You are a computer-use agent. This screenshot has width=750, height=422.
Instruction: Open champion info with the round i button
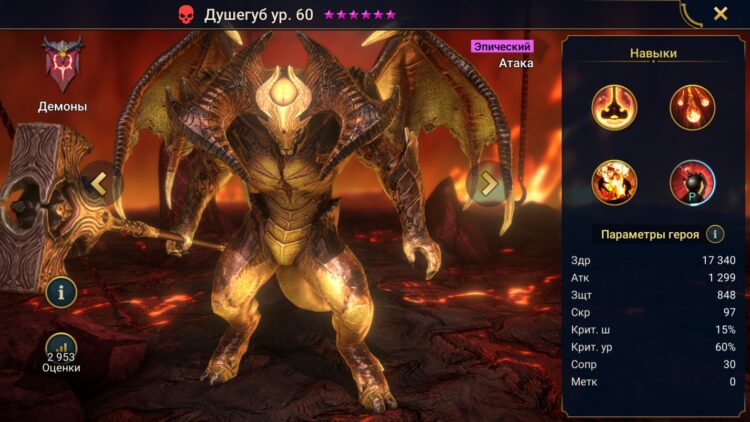(62, 292)
